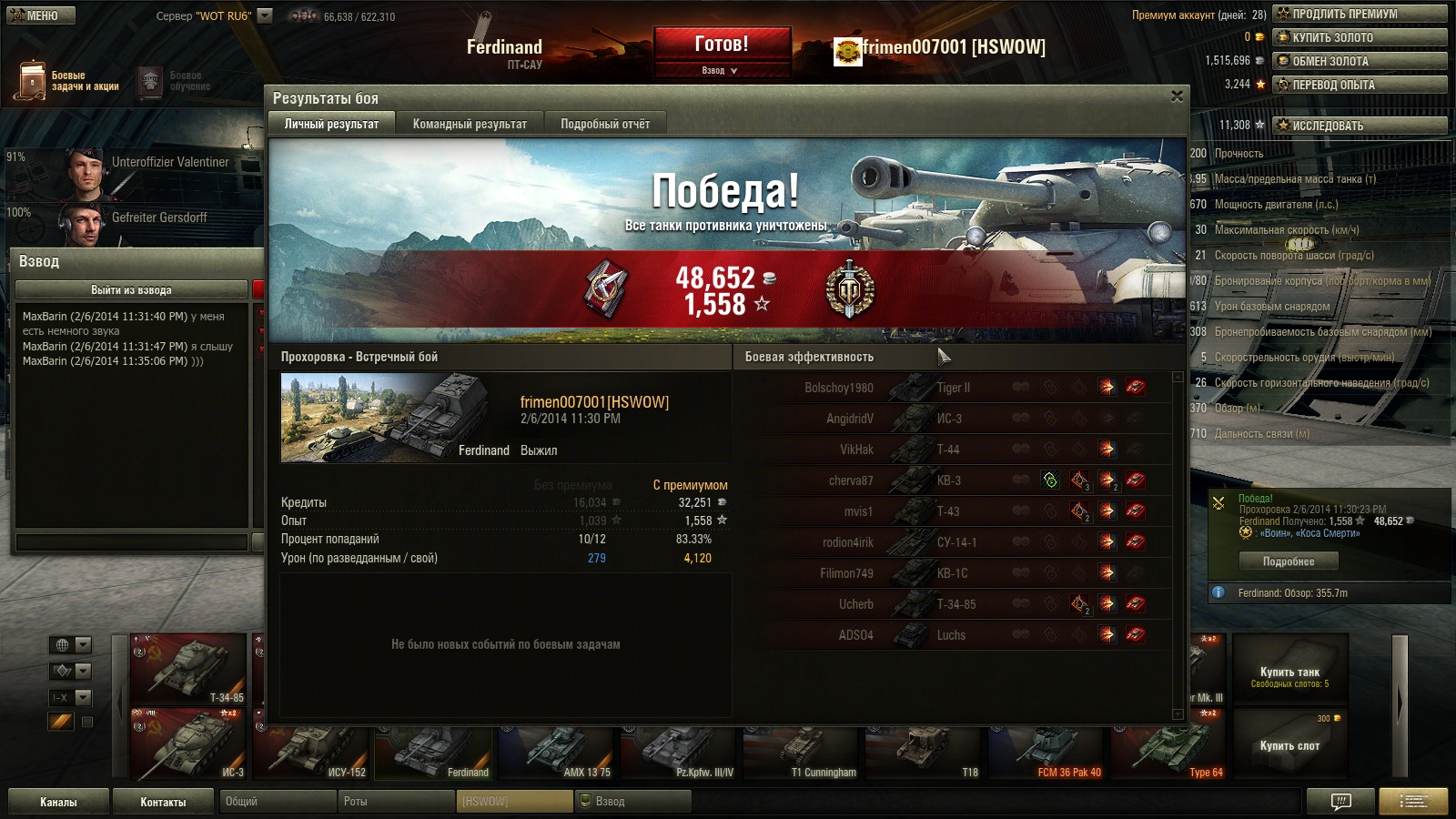Open the Меню button
Screen dimensions: 1456x819
coord(40,15)
